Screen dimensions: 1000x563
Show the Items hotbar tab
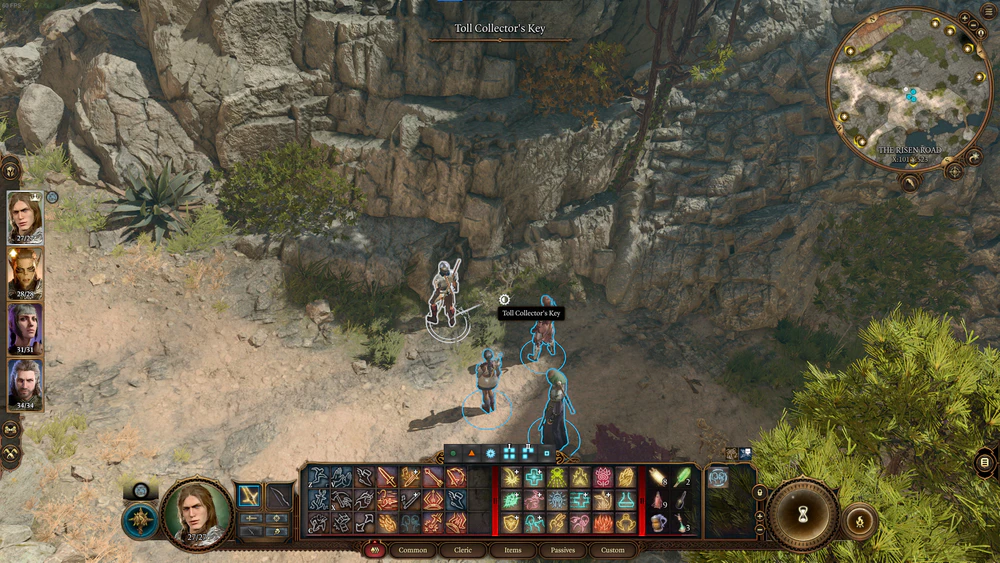tap(513, 550)
